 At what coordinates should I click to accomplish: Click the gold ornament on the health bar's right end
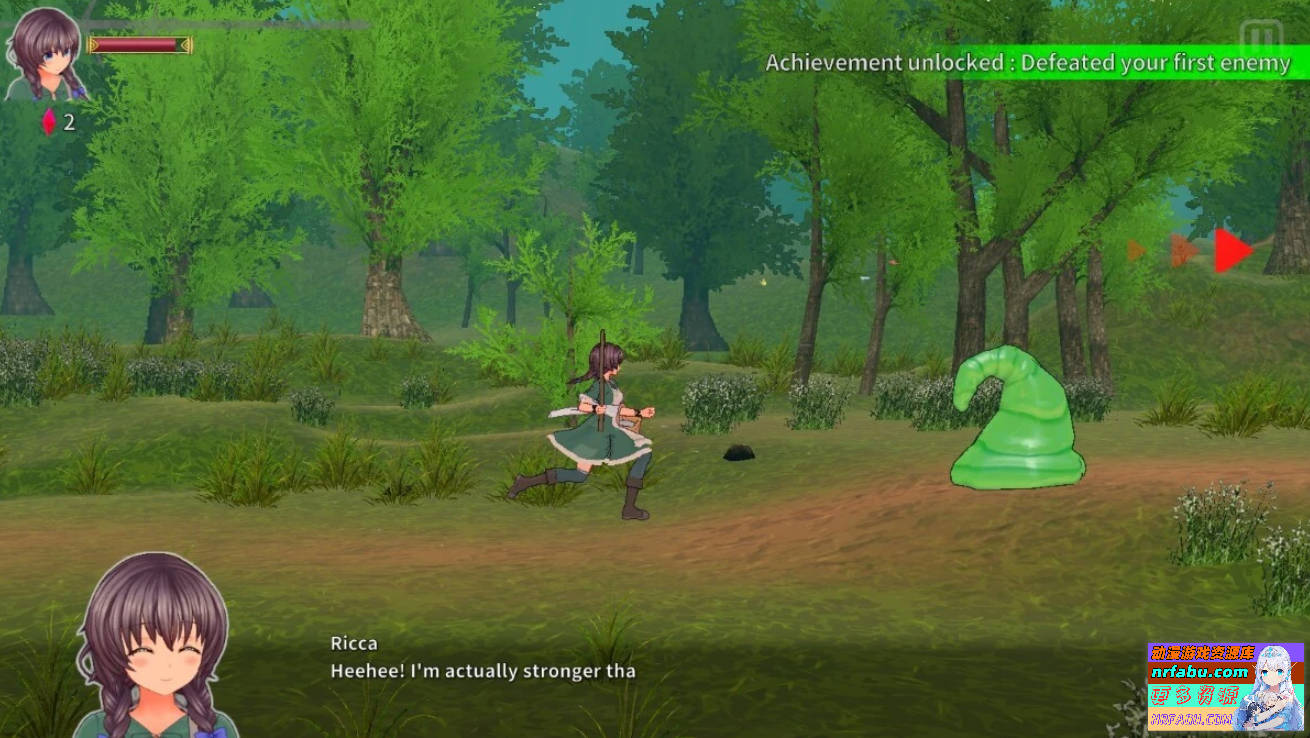[188, 44]
